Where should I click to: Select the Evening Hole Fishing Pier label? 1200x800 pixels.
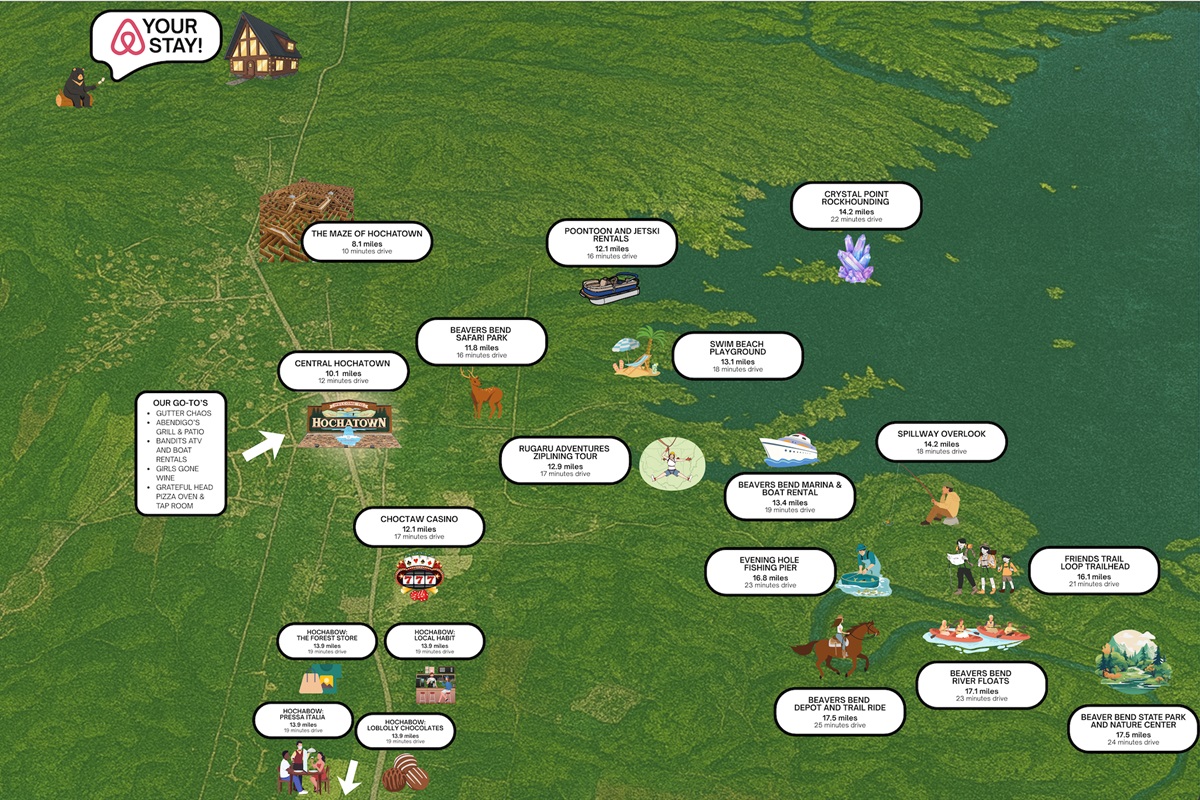tap(769, 571)
